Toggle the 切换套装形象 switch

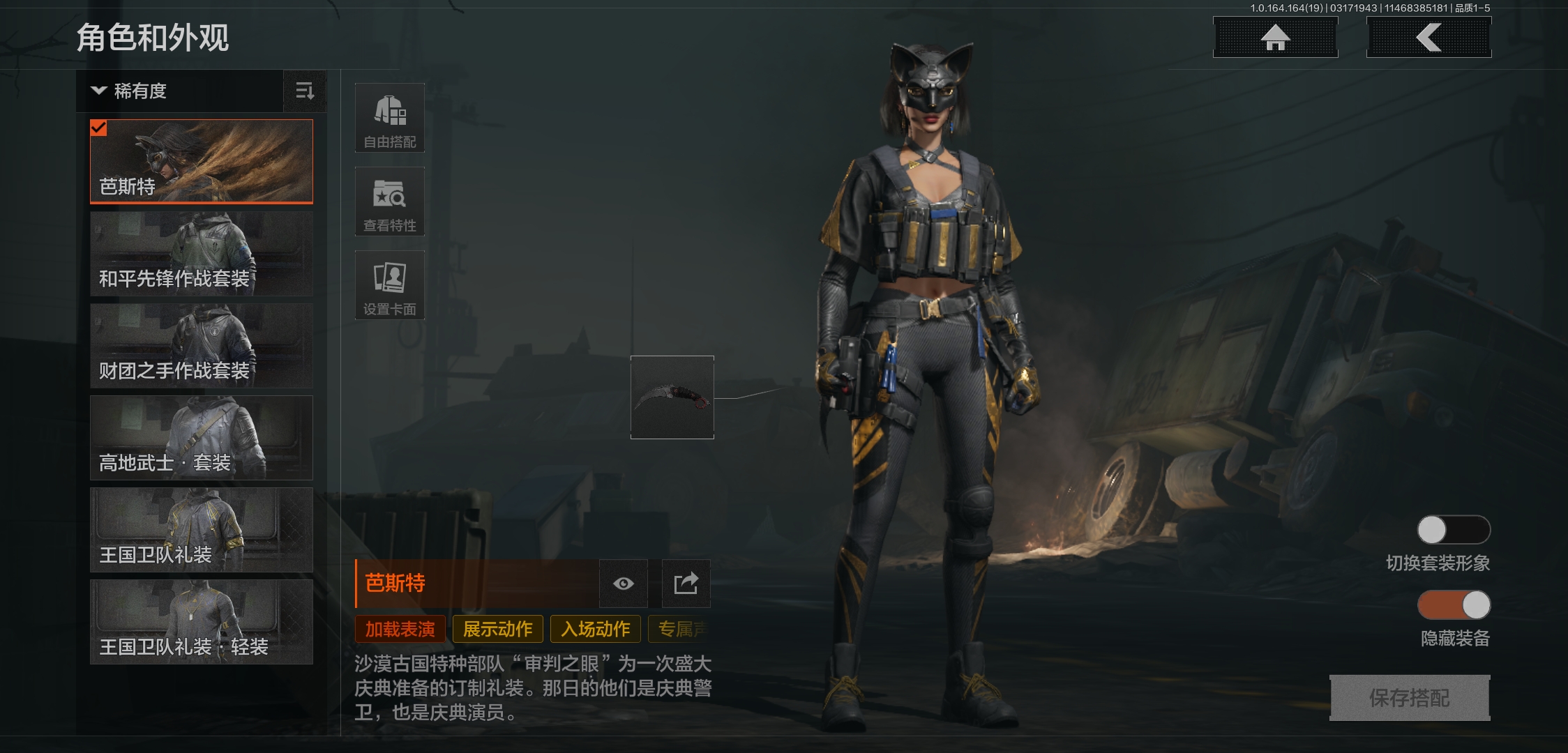(x=1454, y=530)
